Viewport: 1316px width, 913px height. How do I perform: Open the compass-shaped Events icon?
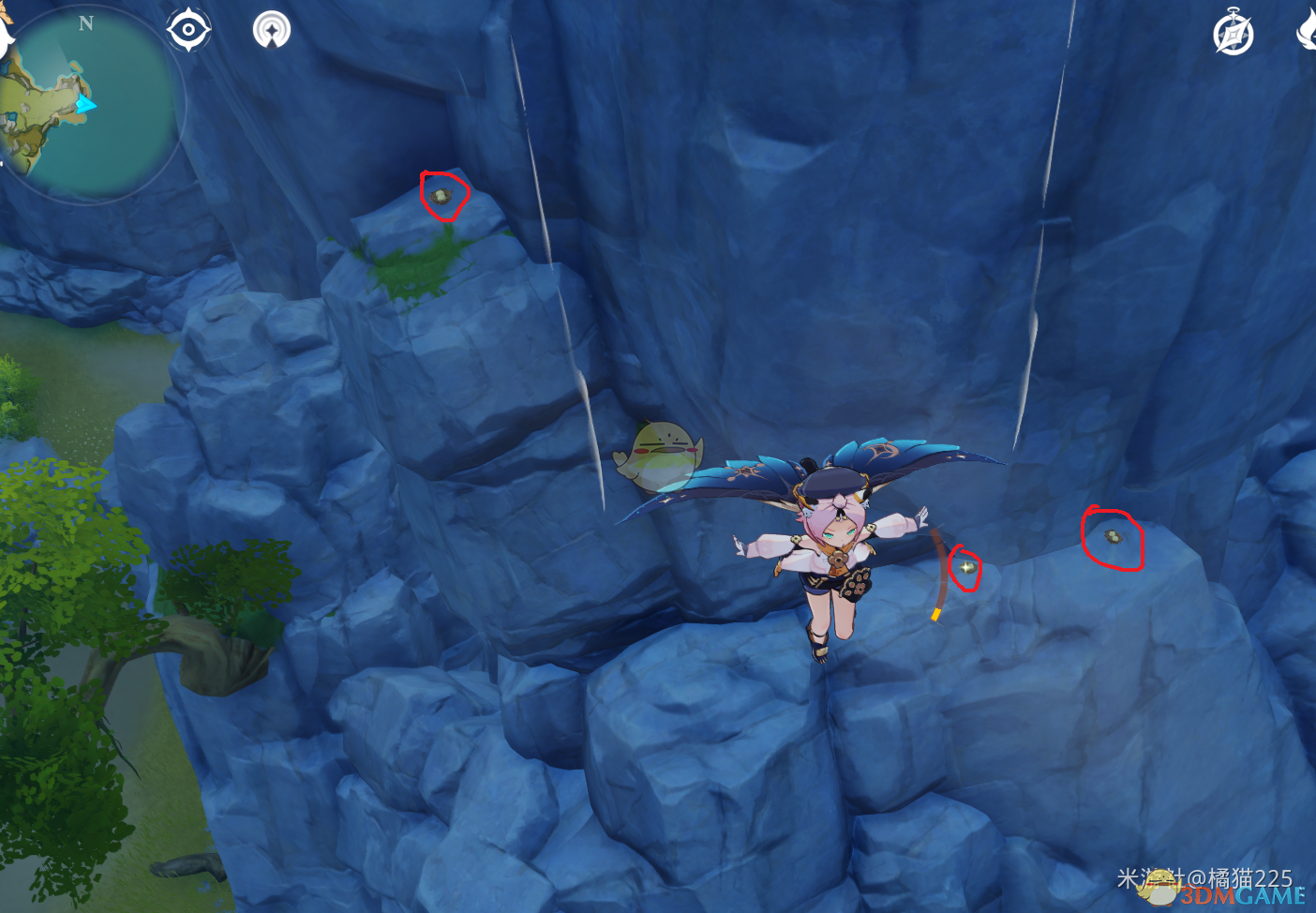[1233, 34]
